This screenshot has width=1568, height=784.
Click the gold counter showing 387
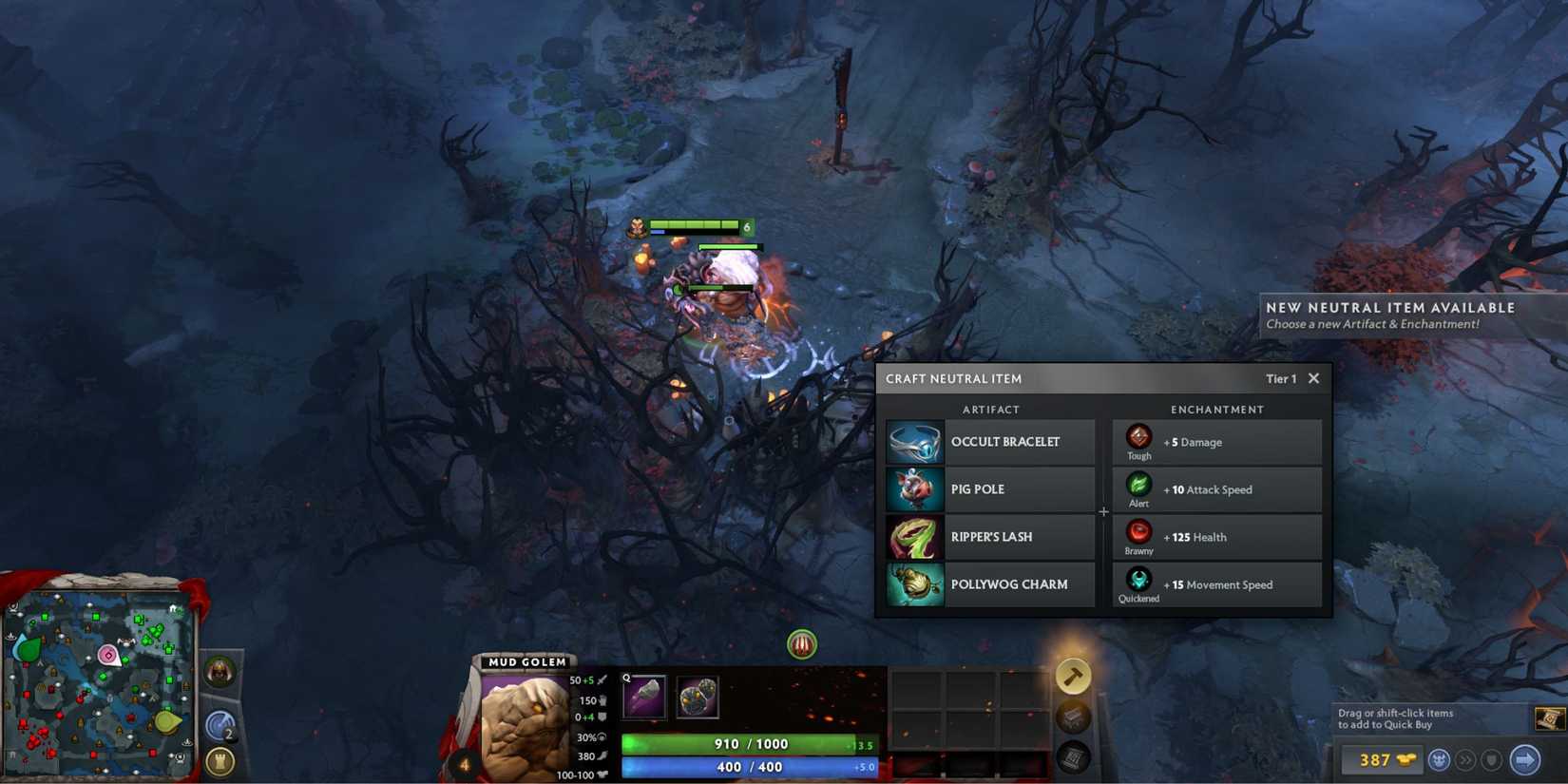click(1384, 758)
